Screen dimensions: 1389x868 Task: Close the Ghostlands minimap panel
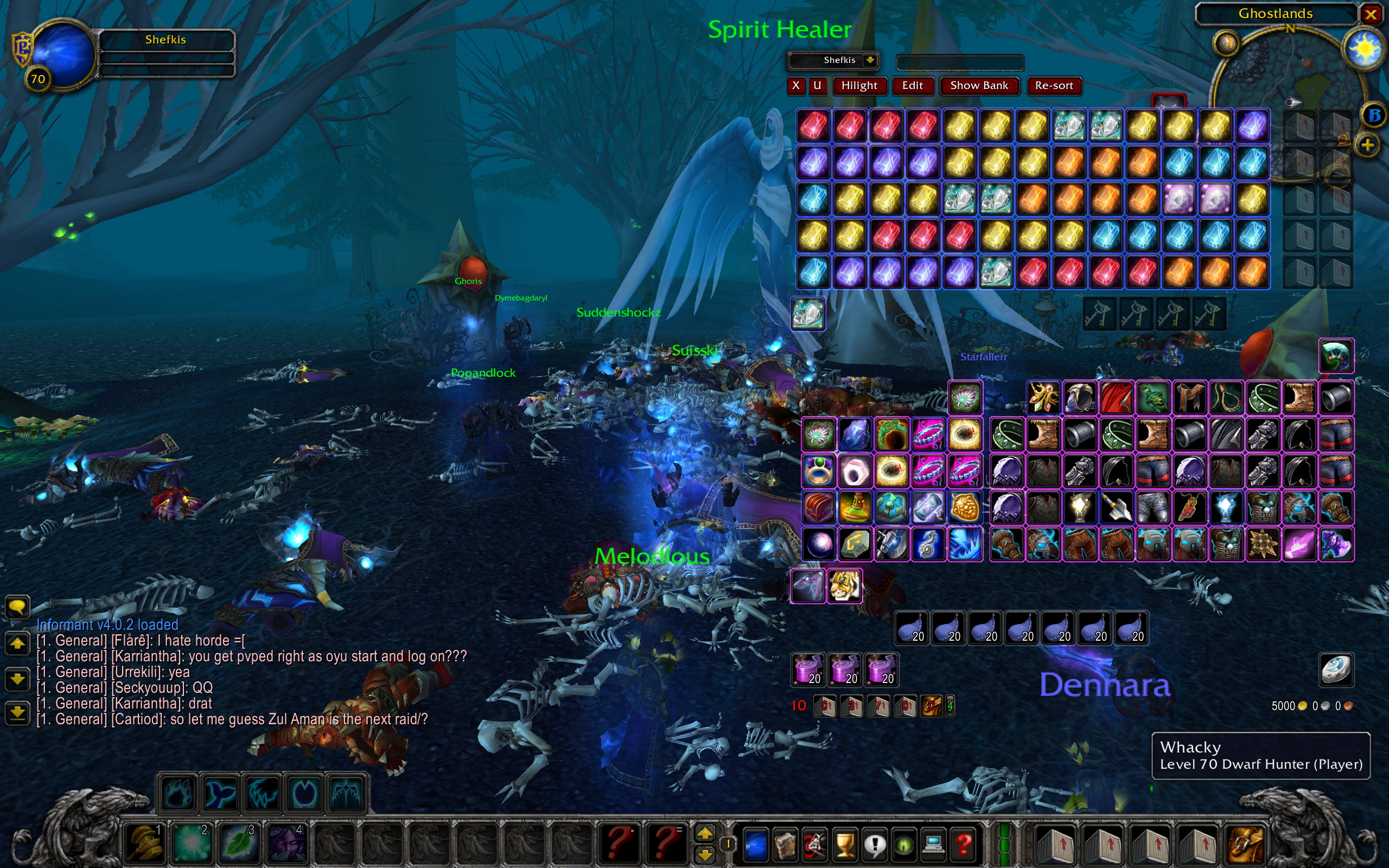(1371, 14)
